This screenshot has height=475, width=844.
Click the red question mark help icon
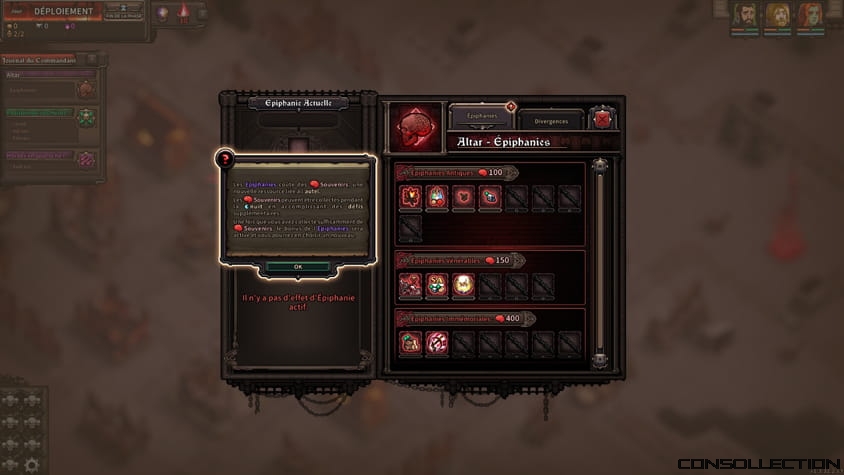pos(226,158)
